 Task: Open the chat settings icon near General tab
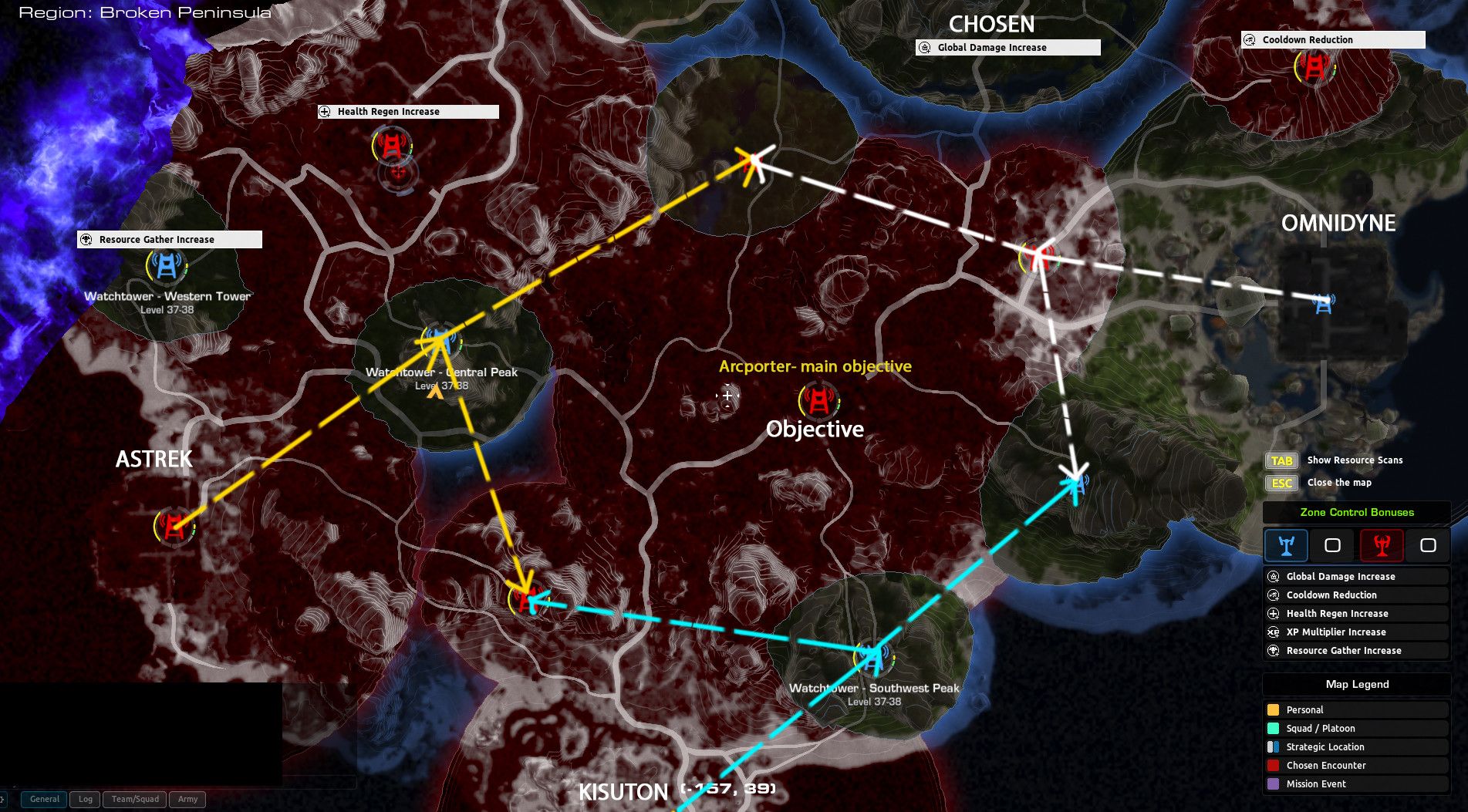click(x=4, y=800)
